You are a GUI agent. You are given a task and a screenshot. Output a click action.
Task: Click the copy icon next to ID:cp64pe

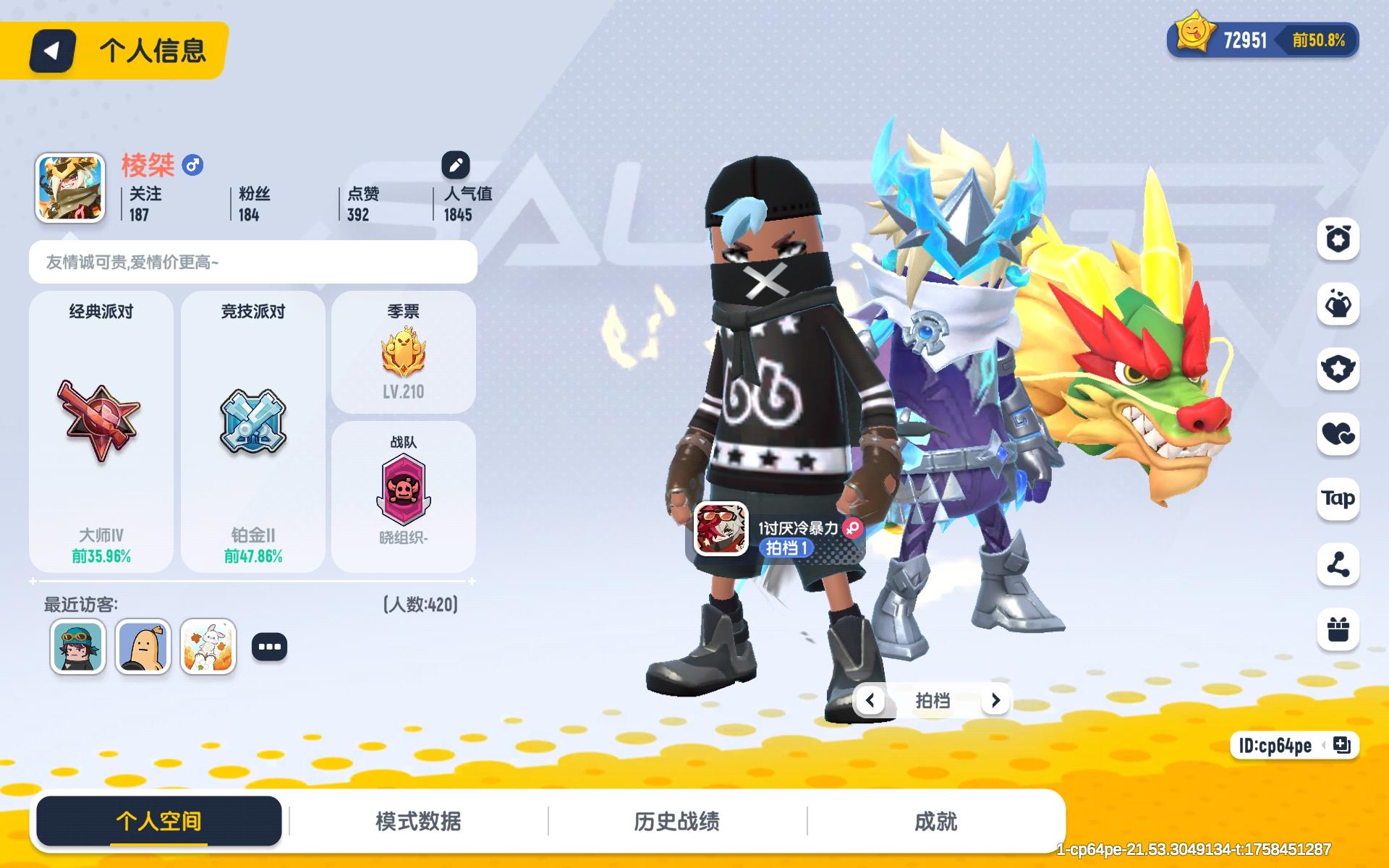click(x=1343, y=746)
